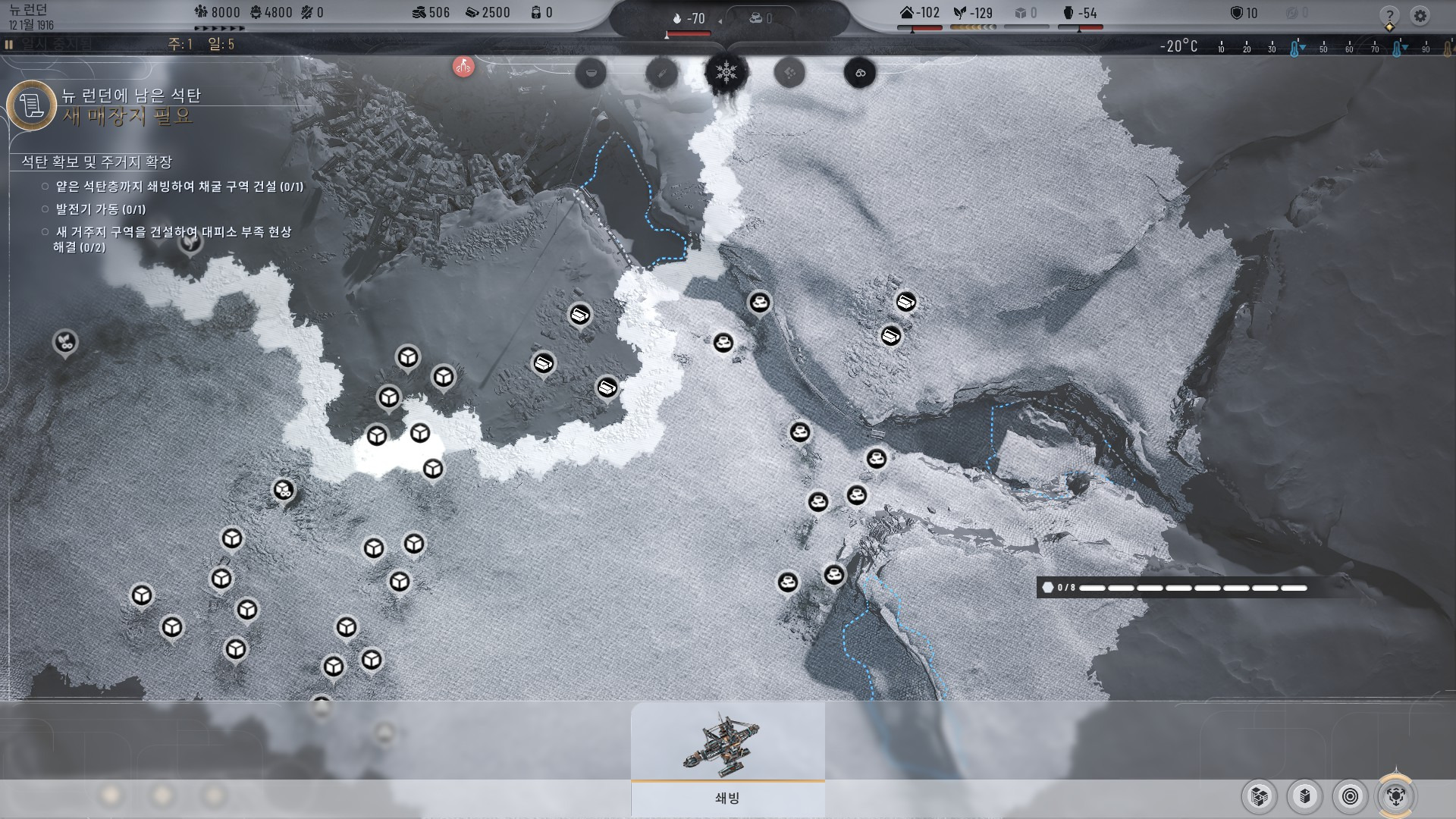Activate the highlighted frostbreaking mode button
This screenshot has width=1456, height=819.
[1396, 796]
